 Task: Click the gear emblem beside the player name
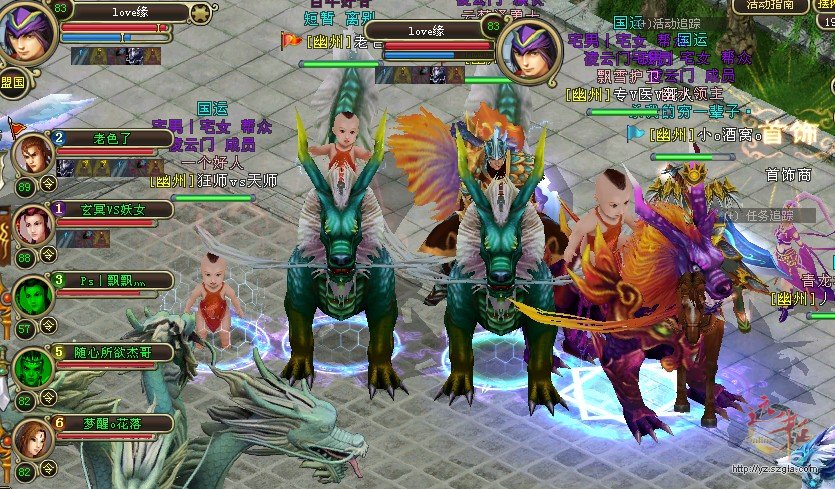click(x=201, y=13)
